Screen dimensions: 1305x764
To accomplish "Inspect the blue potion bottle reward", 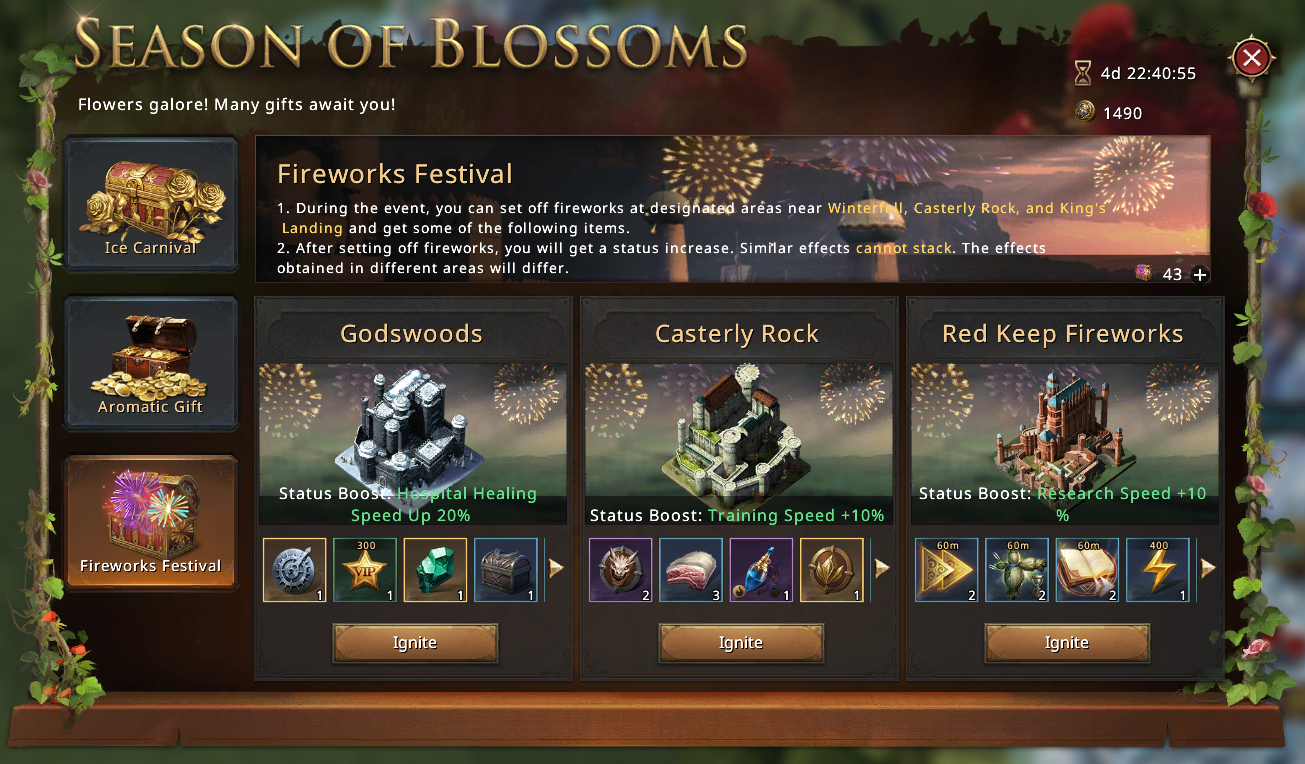I will [761, 570].
